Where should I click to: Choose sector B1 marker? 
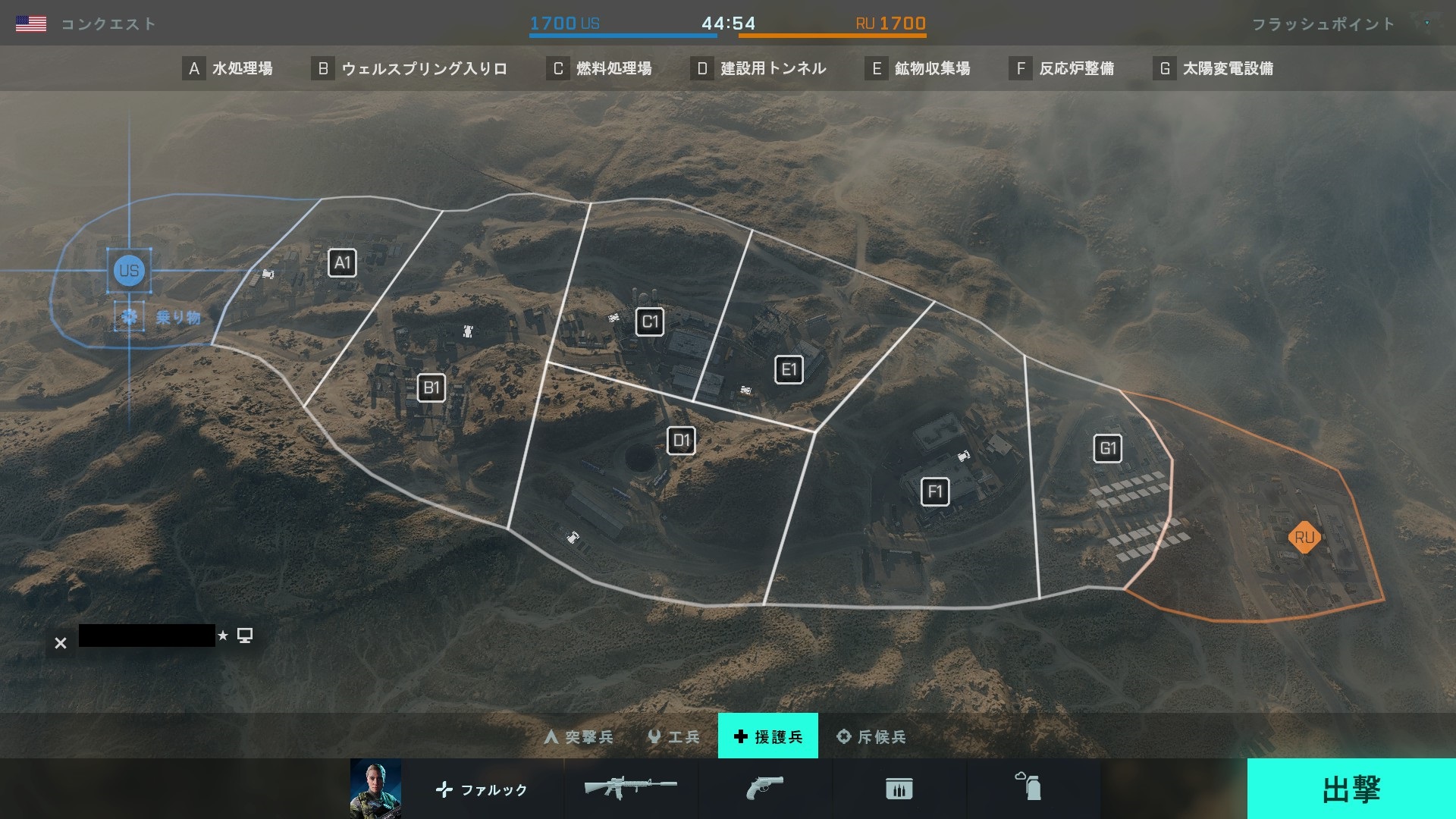pyautogui.click(x=431, y=388)
